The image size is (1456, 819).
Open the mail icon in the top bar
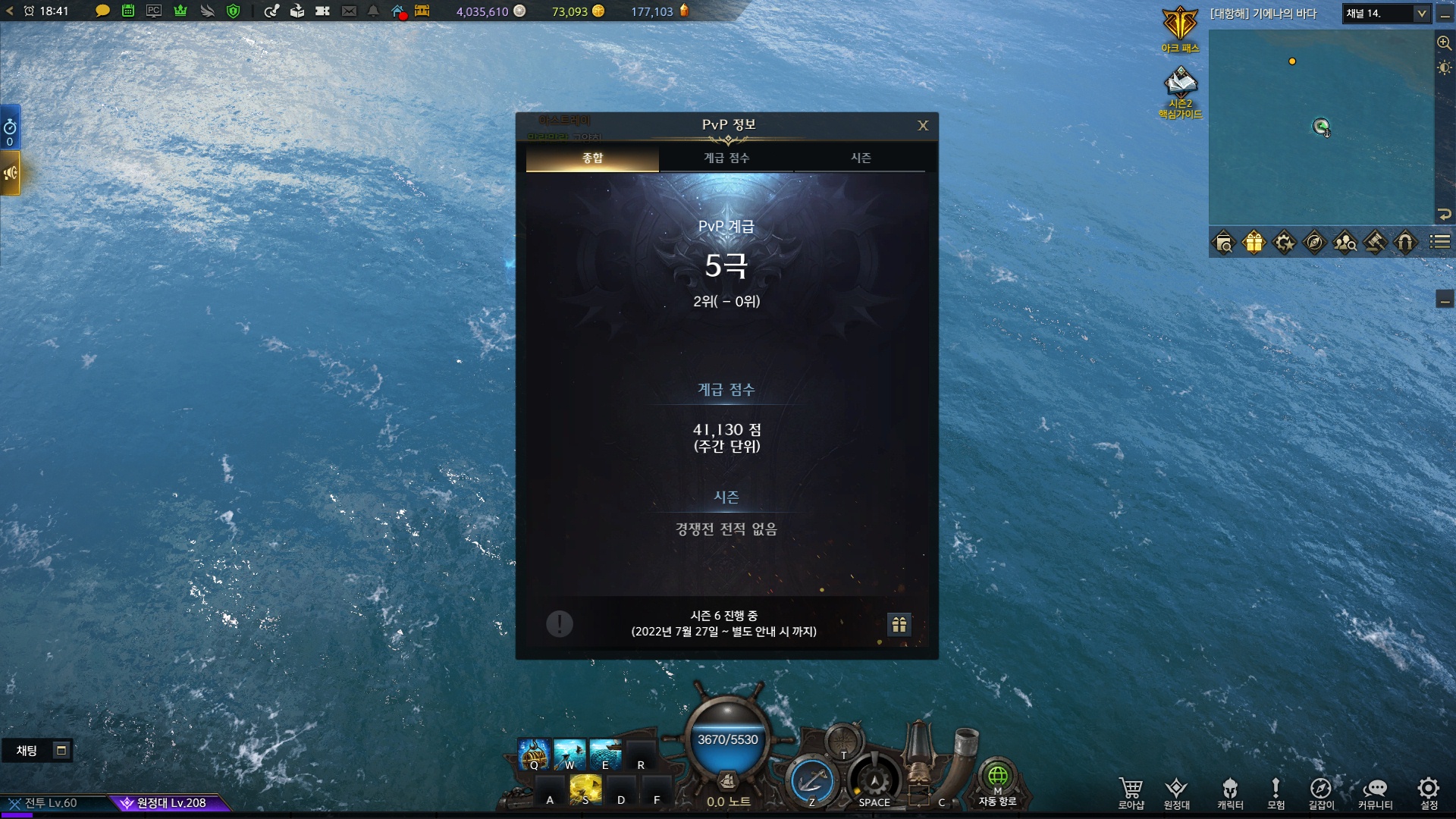tap(349, 11)
